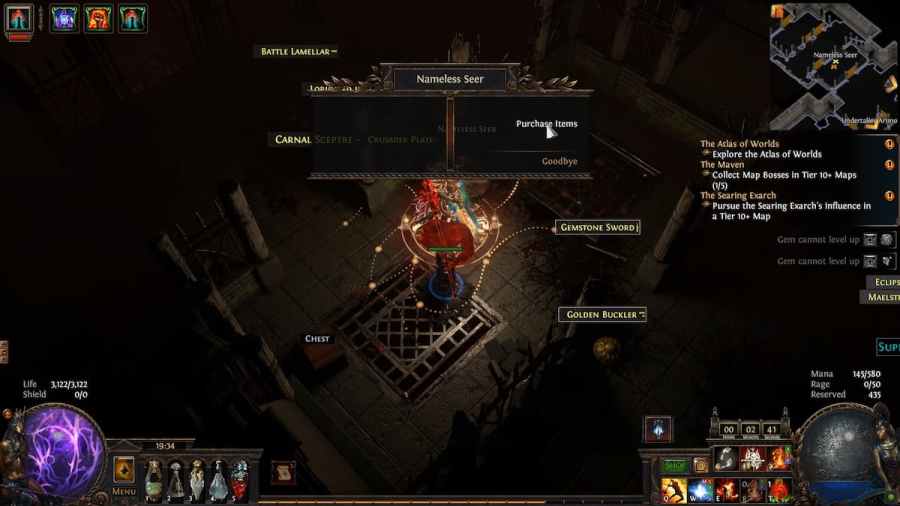
Task: Open the green Shop button
Action: (x=675, y=465)
